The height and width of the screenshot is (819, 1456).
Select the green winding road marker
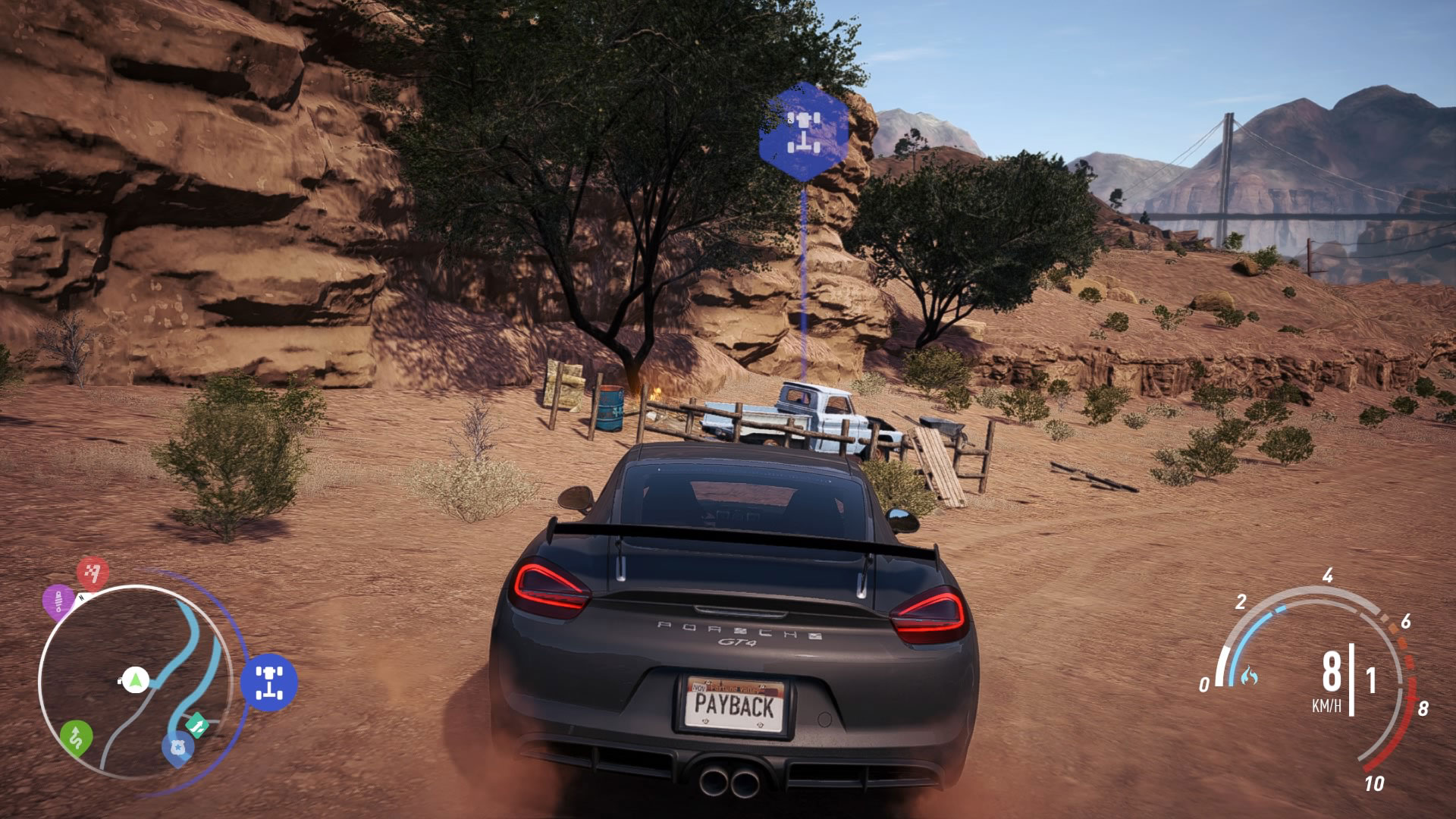pyautogui.click(x=76, y=737)
